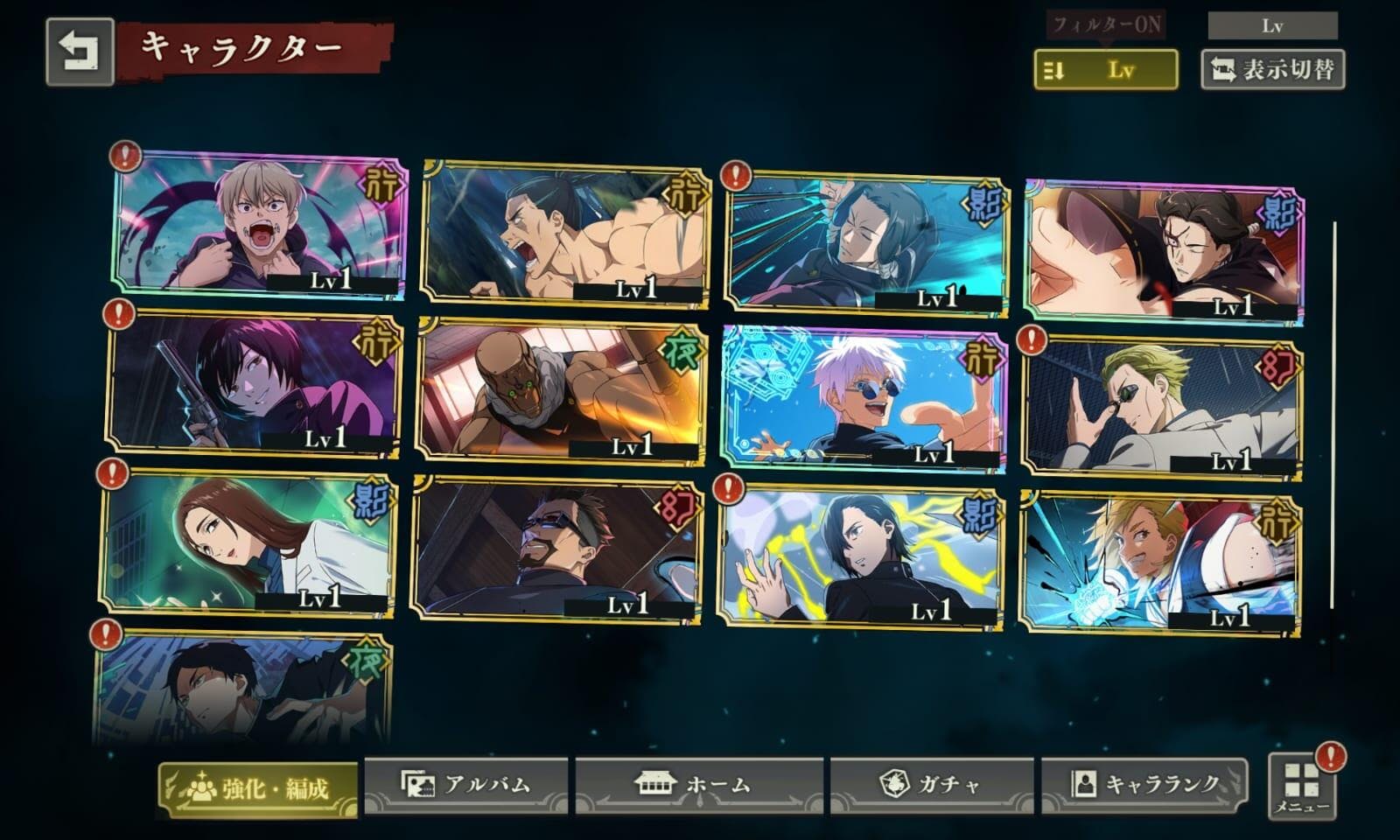Pick the bearded man with sunglasses card
Viewport: 1400px width, 840px height.
pyautogui.click(x=556, y=548)
